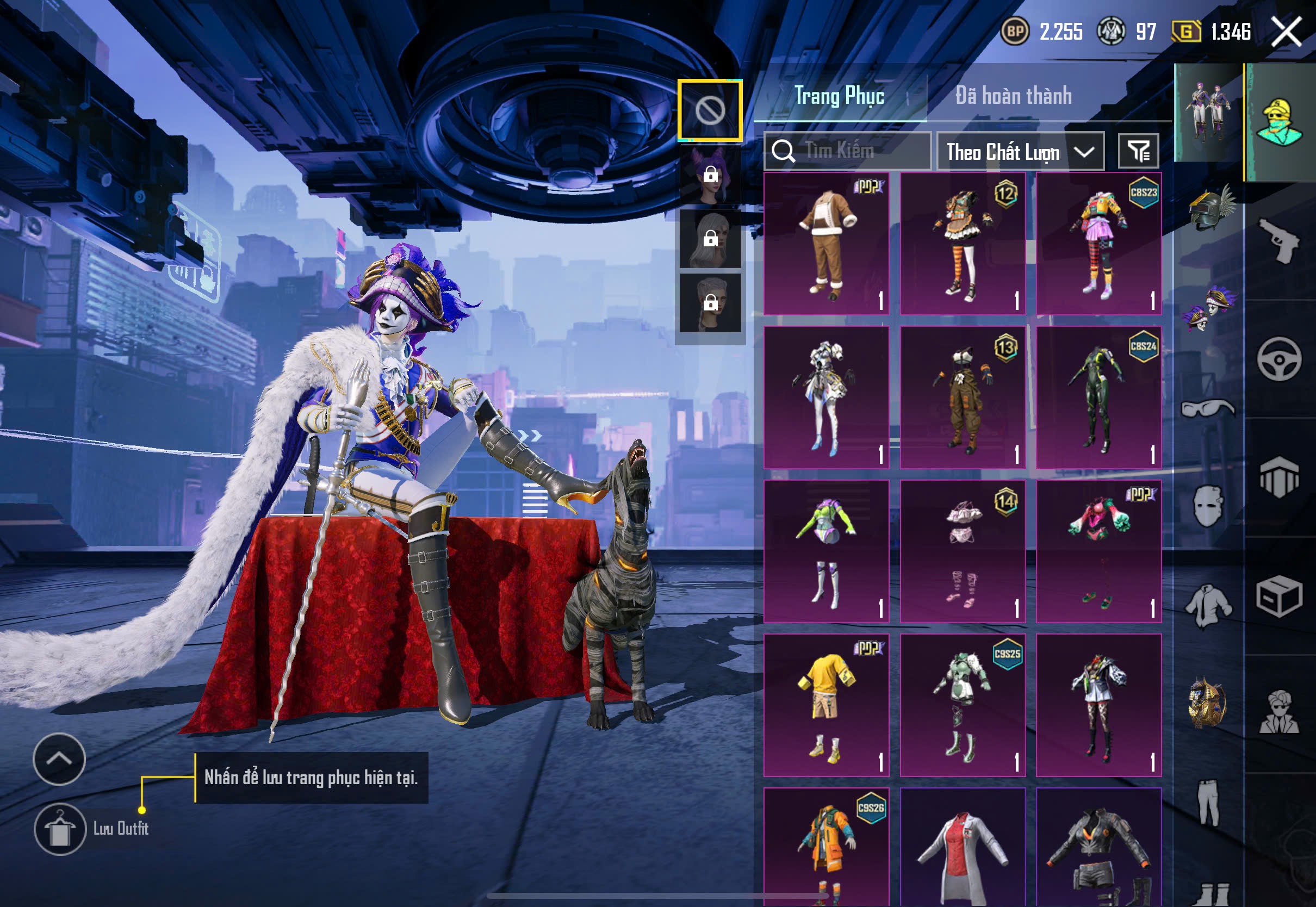Viewport: 1316px width, 907px height.
Task: Open the Đã hoàn thành tab
Action: click(x=1014, y=96)
